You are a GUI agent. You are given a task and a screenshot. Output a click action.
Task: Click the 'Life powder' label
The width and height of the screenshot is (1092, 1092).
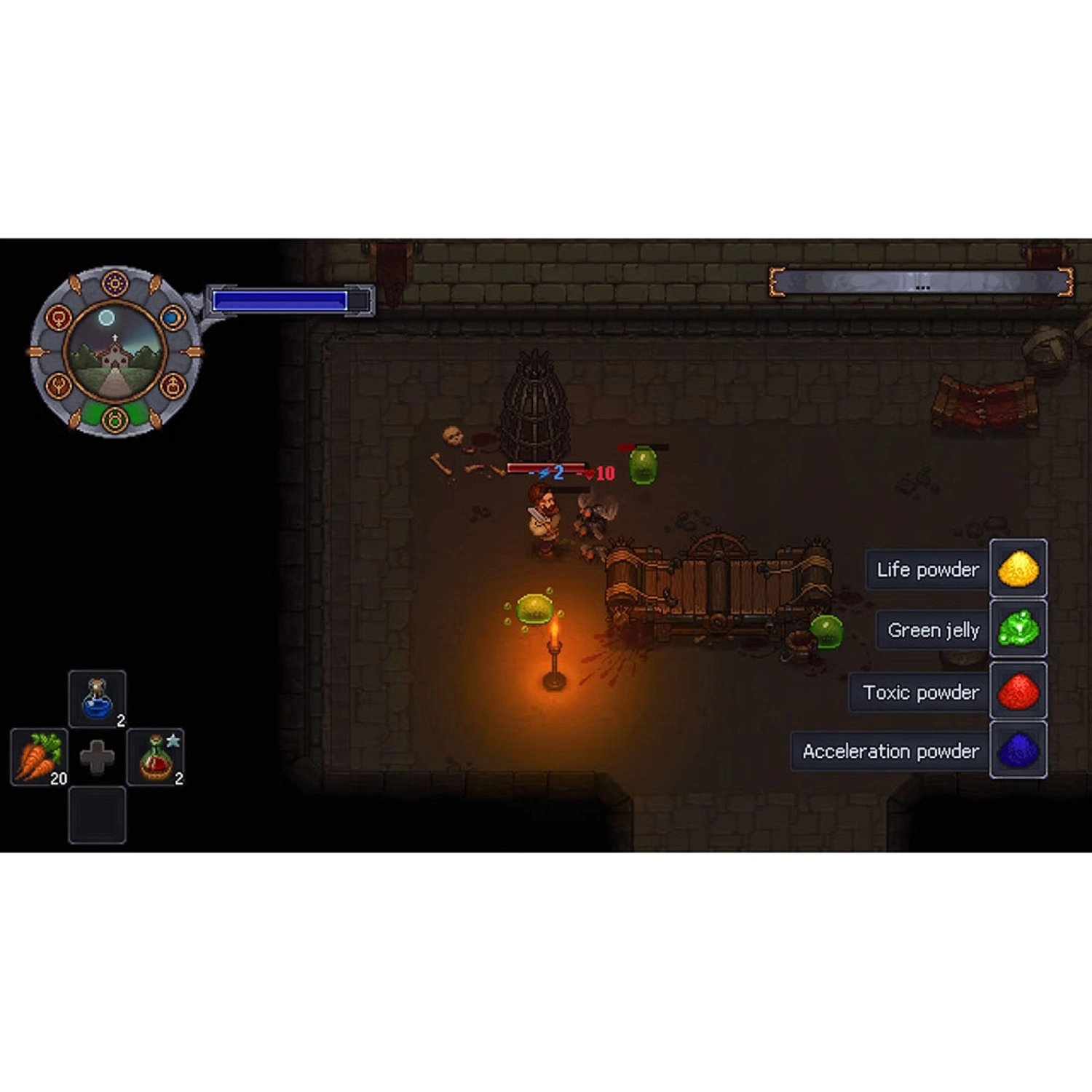tap(928, 570)
